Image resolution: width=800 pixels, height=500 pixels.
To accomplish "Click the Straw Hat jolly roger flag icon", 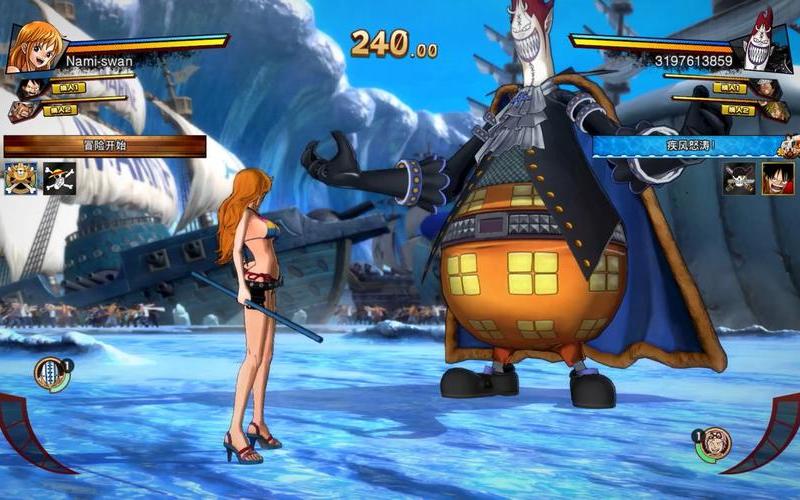I will point(60,177).
